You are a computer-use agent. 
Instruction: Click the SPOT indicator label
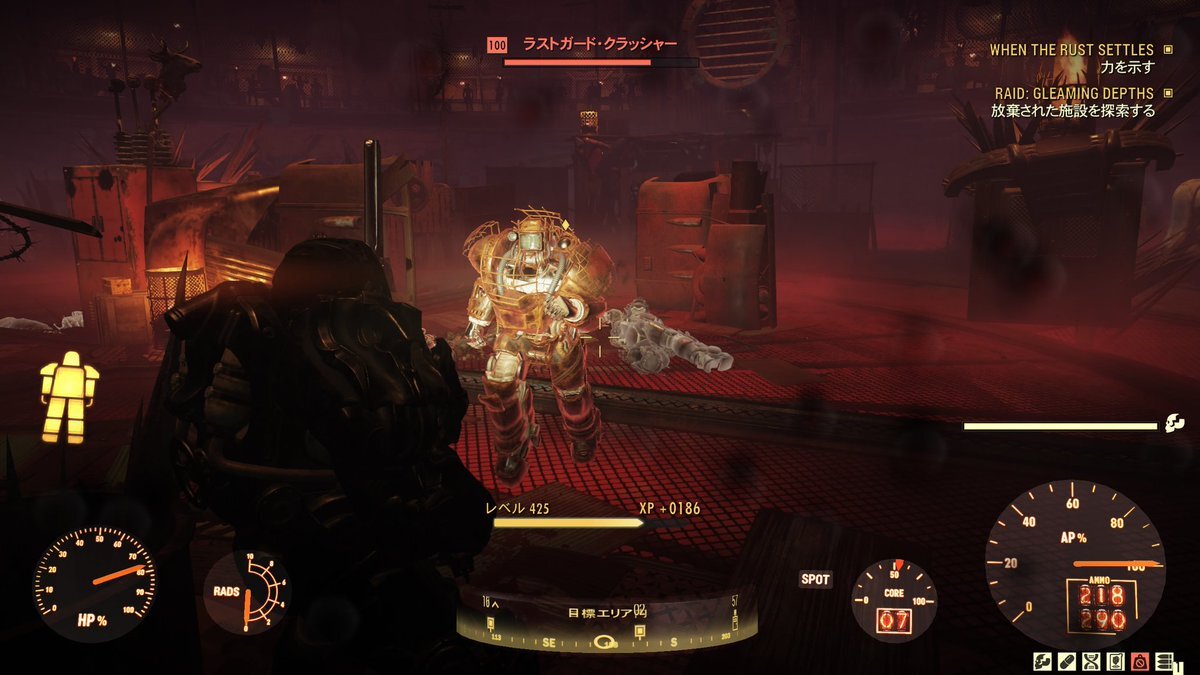[x=816, y=579]
